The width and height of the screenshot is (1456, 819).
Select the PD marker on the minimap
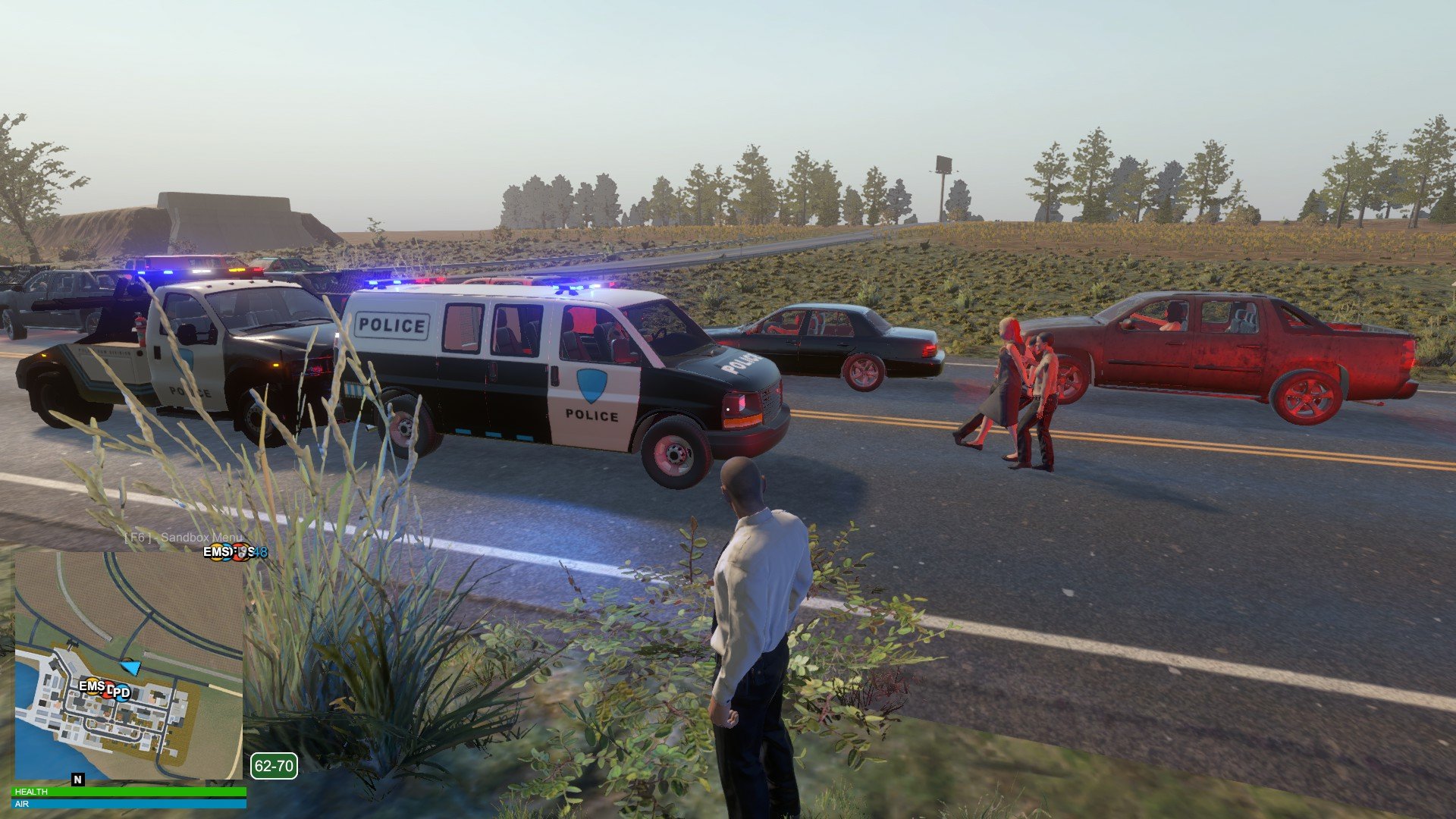coord(121,692)
